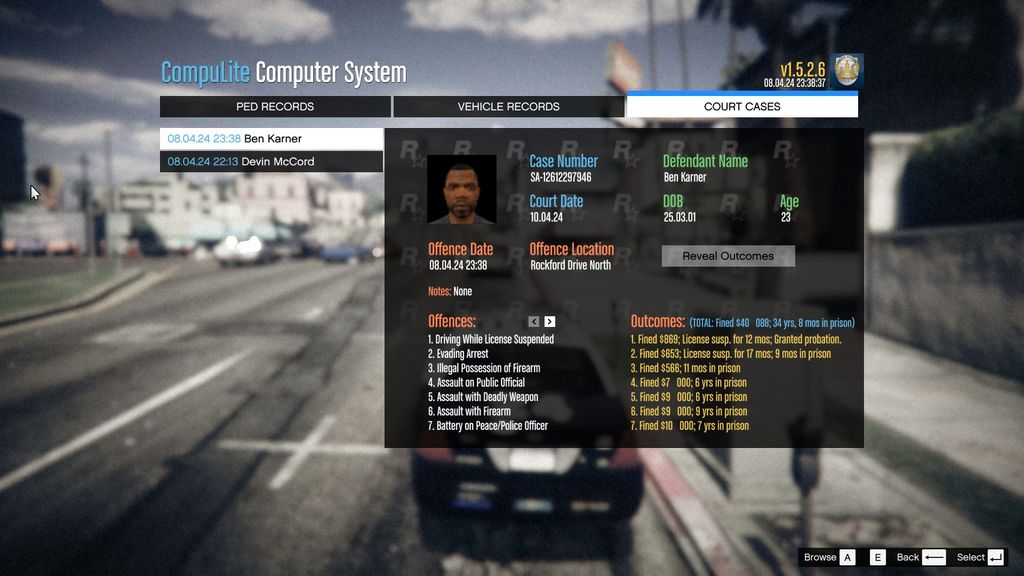The image size is (1024, 576).
Task: Switch to the Ped Records tab
Action: (275, 106)
